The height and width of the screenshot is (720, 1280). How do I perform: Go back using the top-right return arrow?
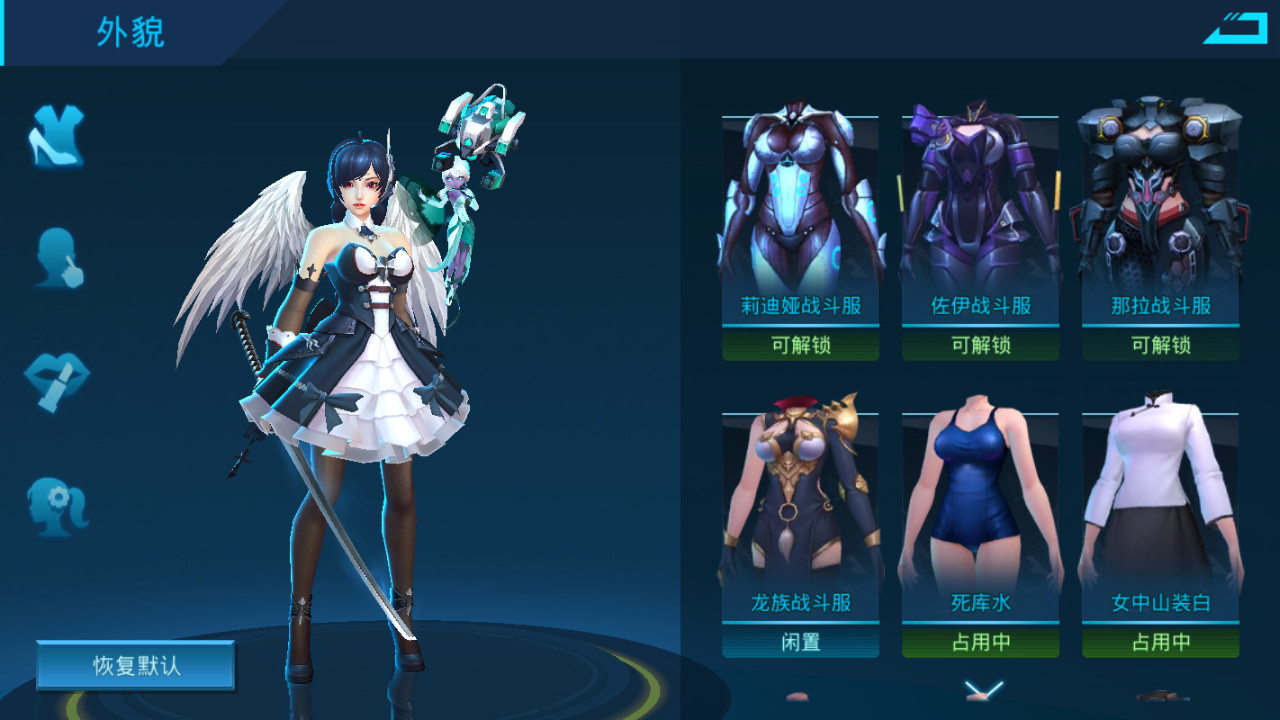pos(1234,27)
